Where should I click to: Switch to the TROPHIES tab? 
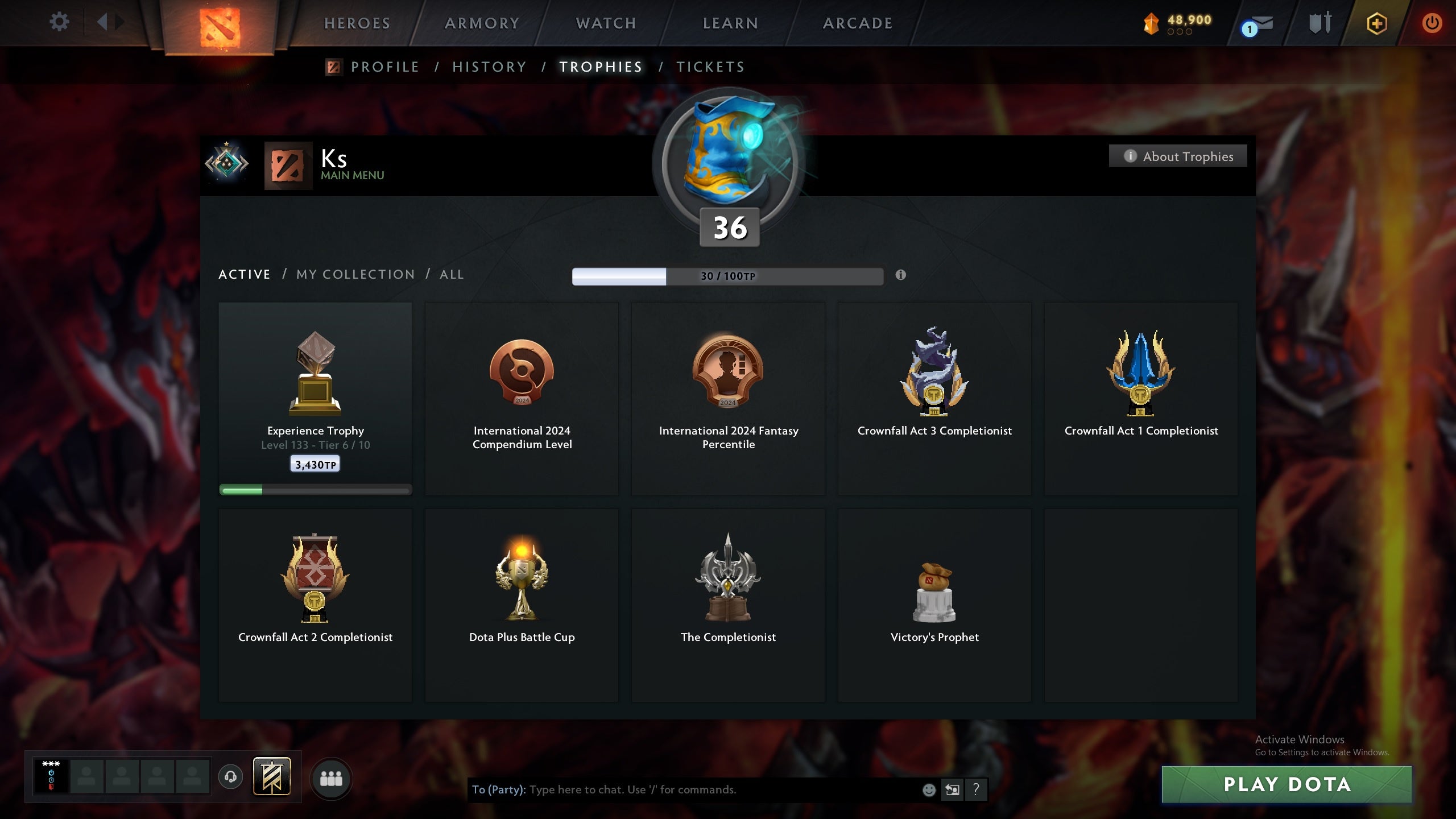(x=600, y=67)
